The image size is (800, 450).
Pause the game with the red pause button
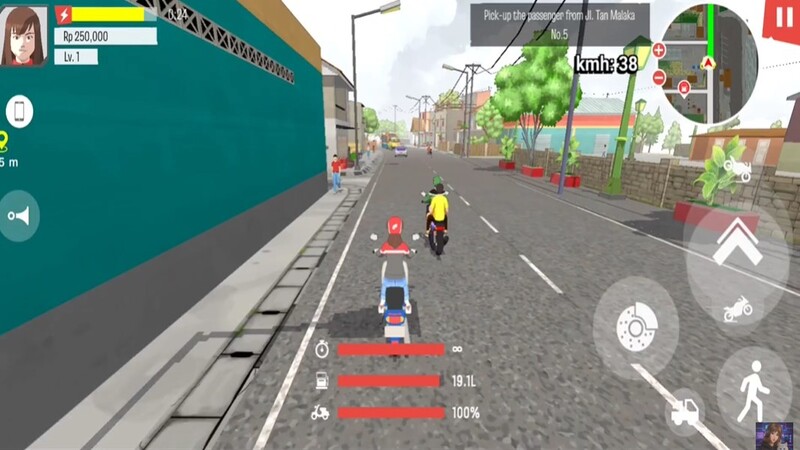point(781,20)
